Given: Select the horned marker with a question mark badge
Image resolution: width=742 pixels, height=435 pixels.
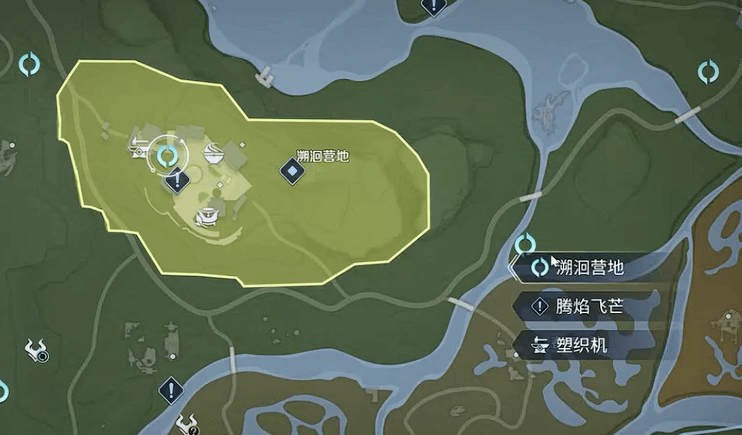Looking at the screenshot, I should click(184, 424).
